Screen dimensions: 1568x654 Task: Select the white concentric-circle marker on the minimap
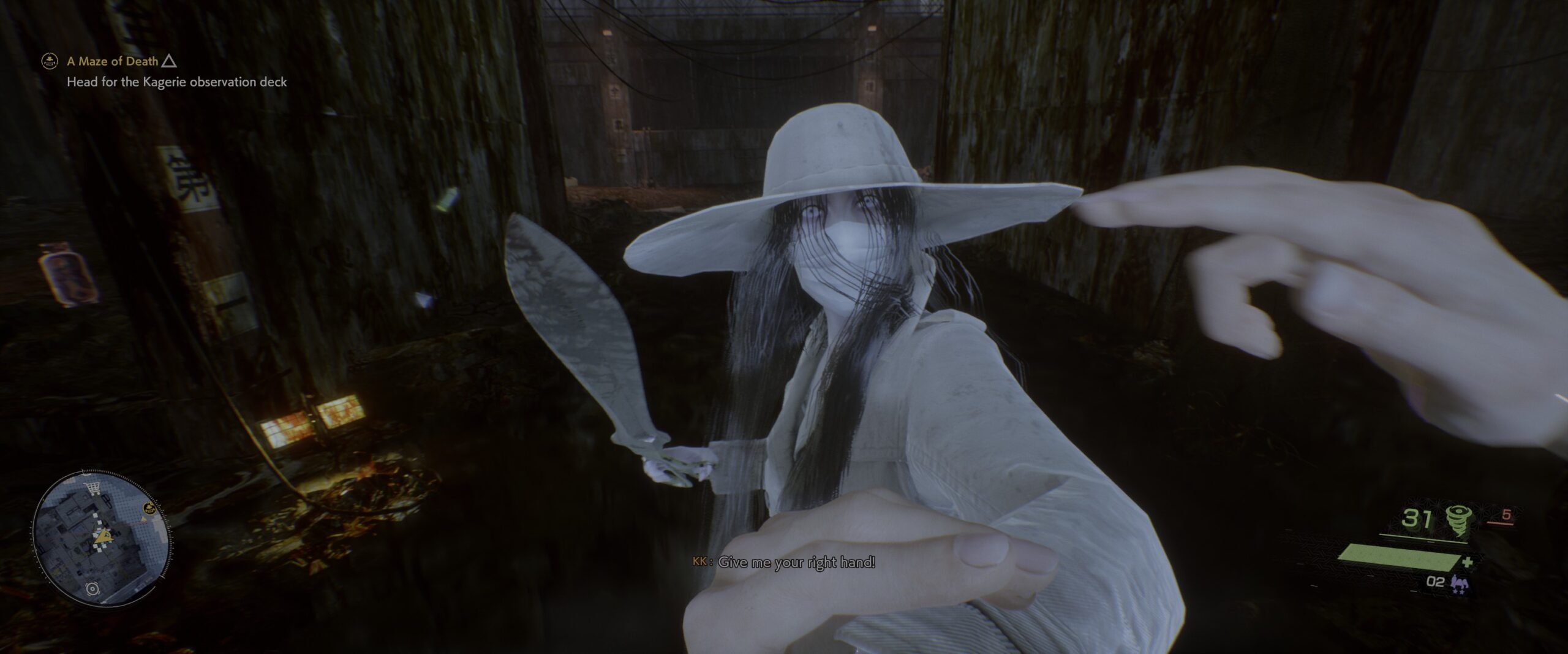[93, 589]
